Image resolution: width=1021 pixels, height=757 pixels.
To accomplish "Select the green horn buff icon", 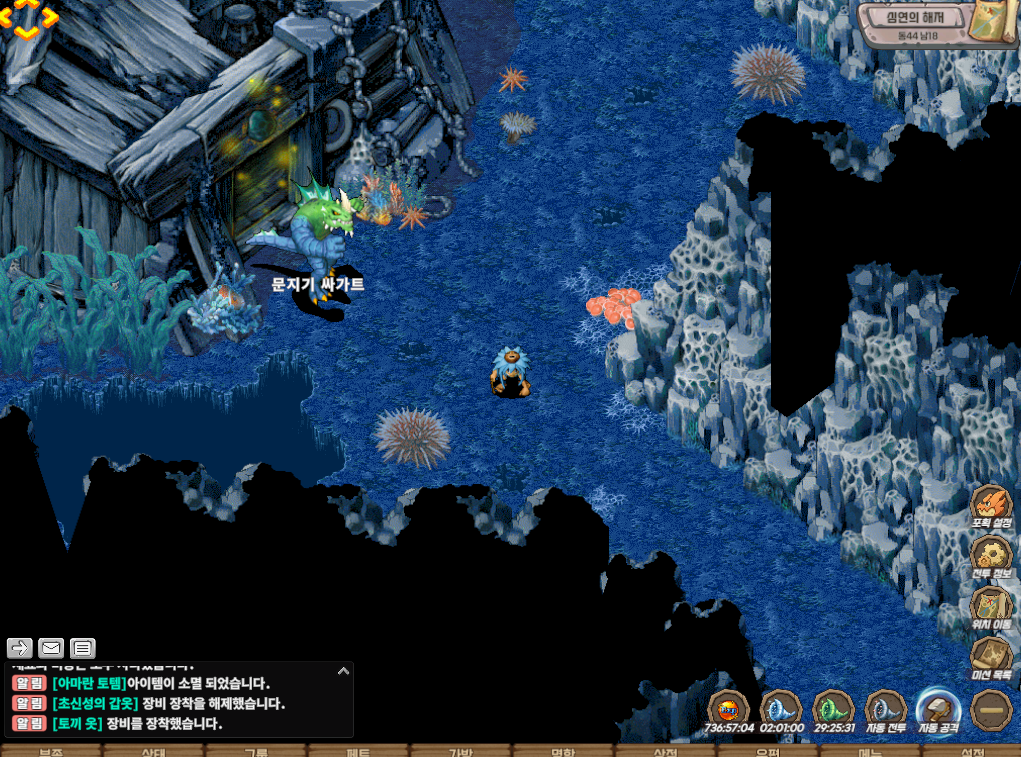I will click(x=832, y=709).
